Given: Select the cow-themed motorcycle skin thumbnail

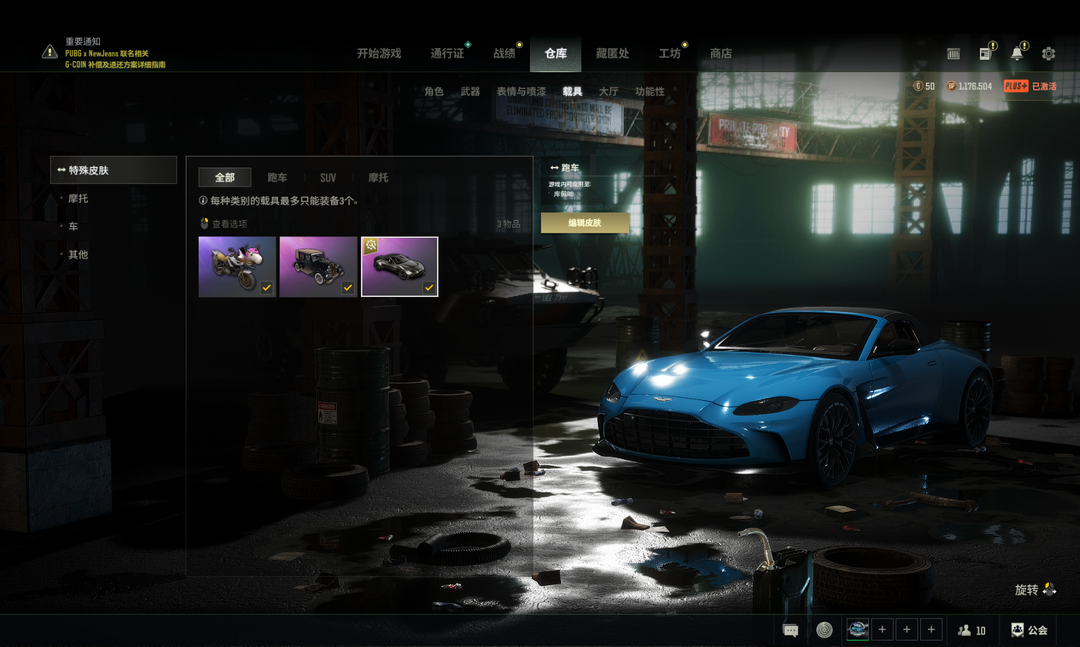Looking at the screenshot, I should click(237, 267).
